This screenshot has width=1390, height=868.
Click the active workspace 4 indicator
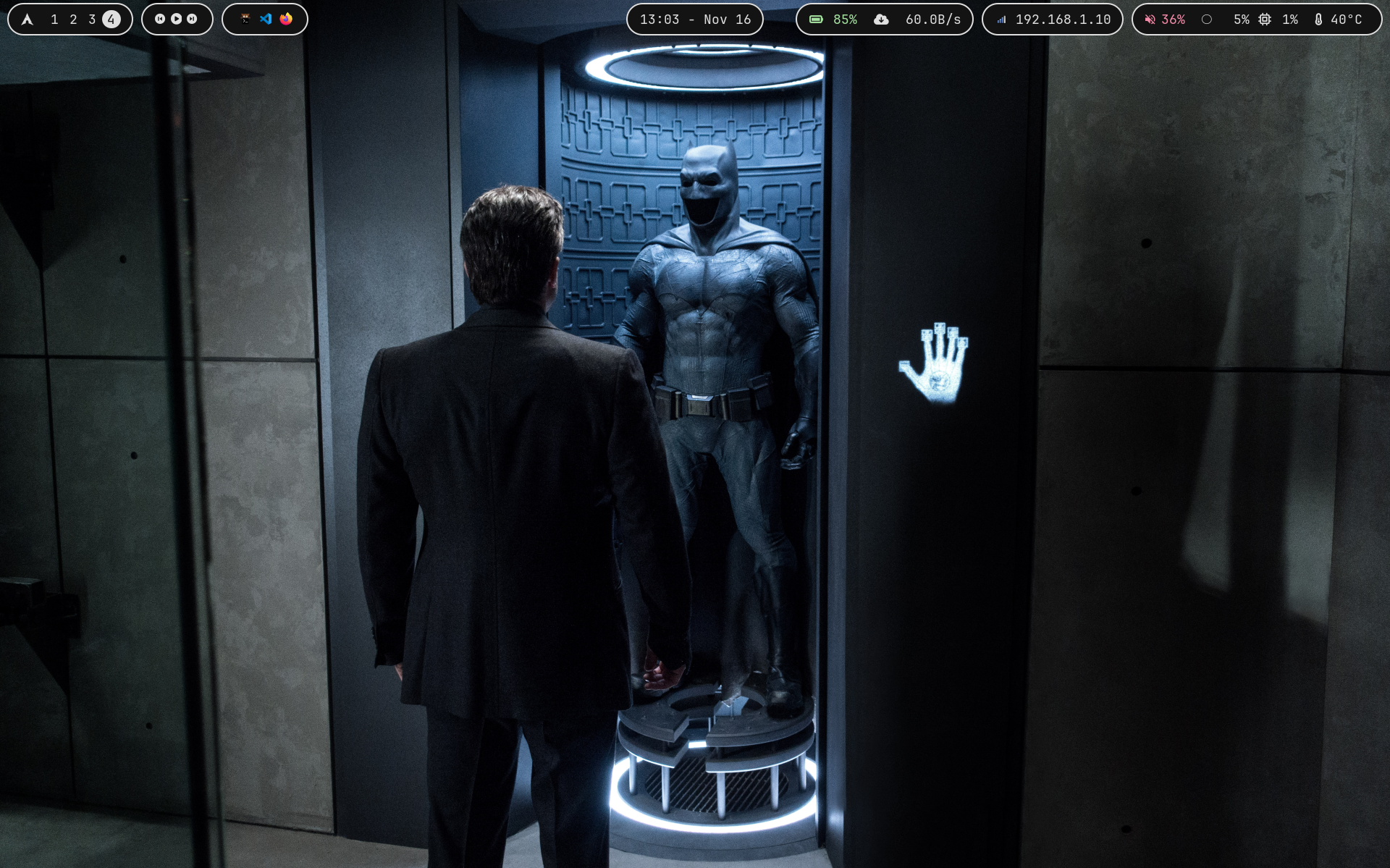111,19
